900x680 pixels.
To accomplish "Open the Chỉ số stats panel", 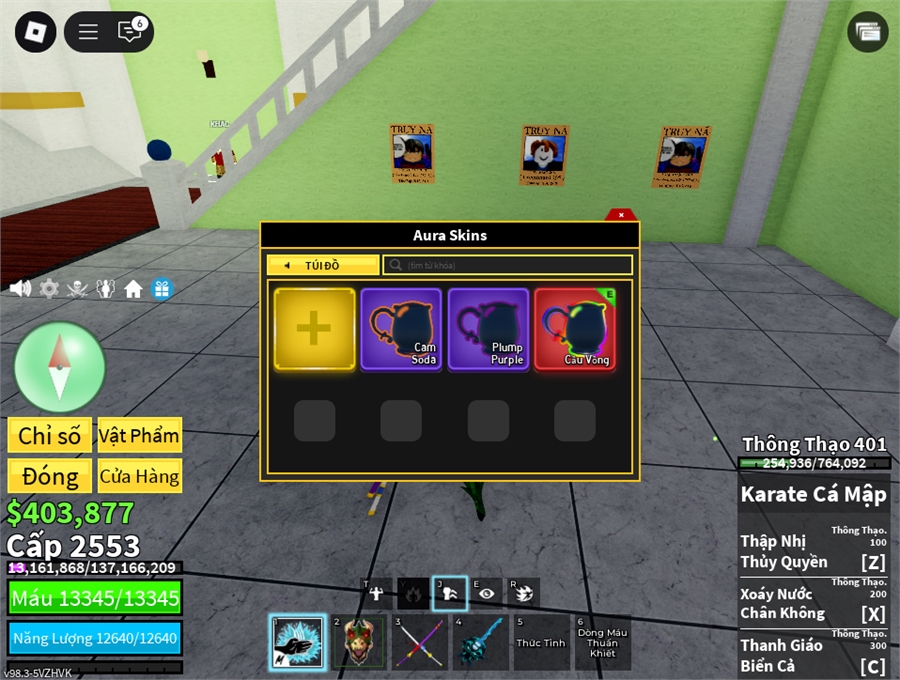I will [49, 435].
